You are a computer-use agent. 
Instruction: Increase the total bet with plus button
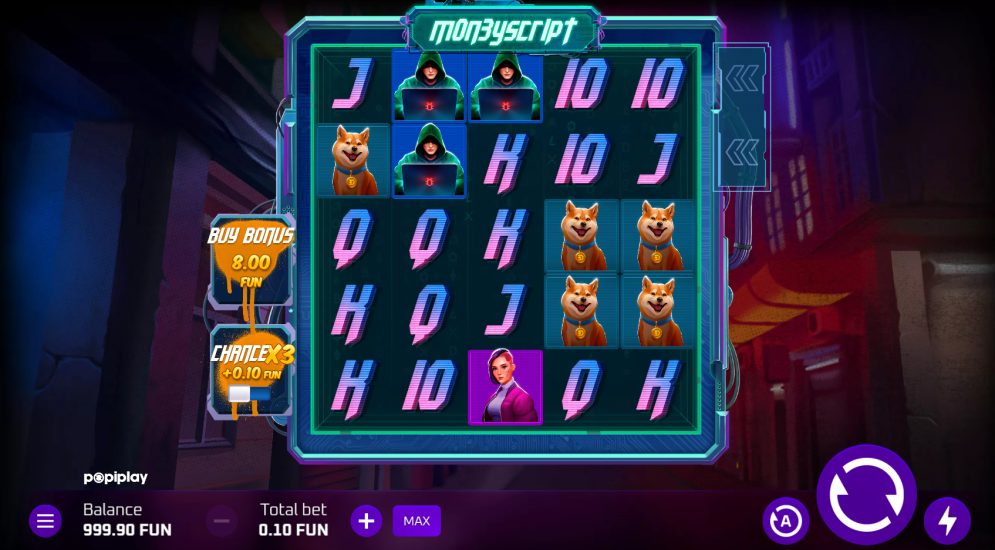coord(366,521)
